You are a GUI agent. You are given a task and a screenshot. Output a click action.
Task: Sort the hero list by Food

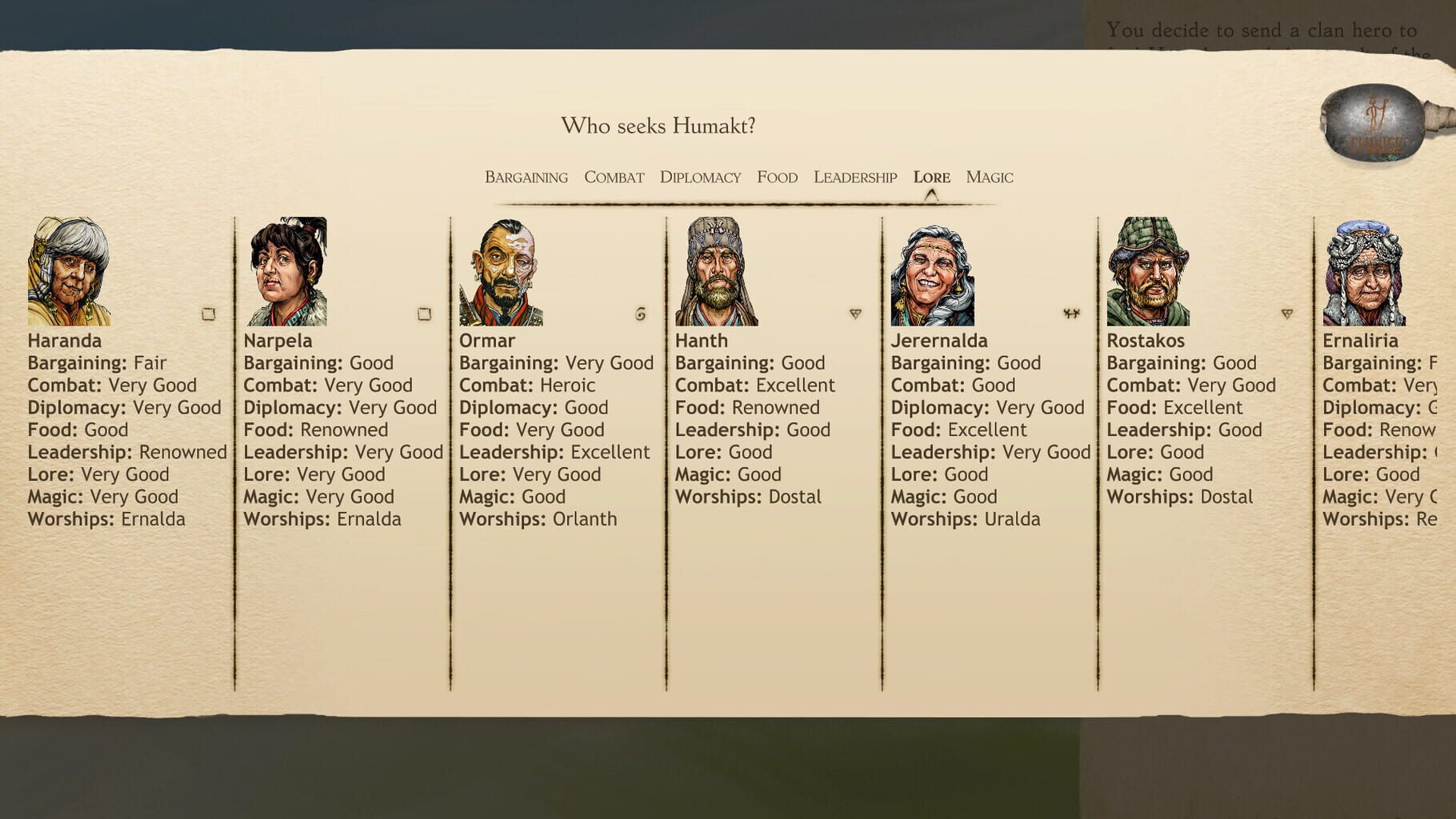[x=777, y=177]
